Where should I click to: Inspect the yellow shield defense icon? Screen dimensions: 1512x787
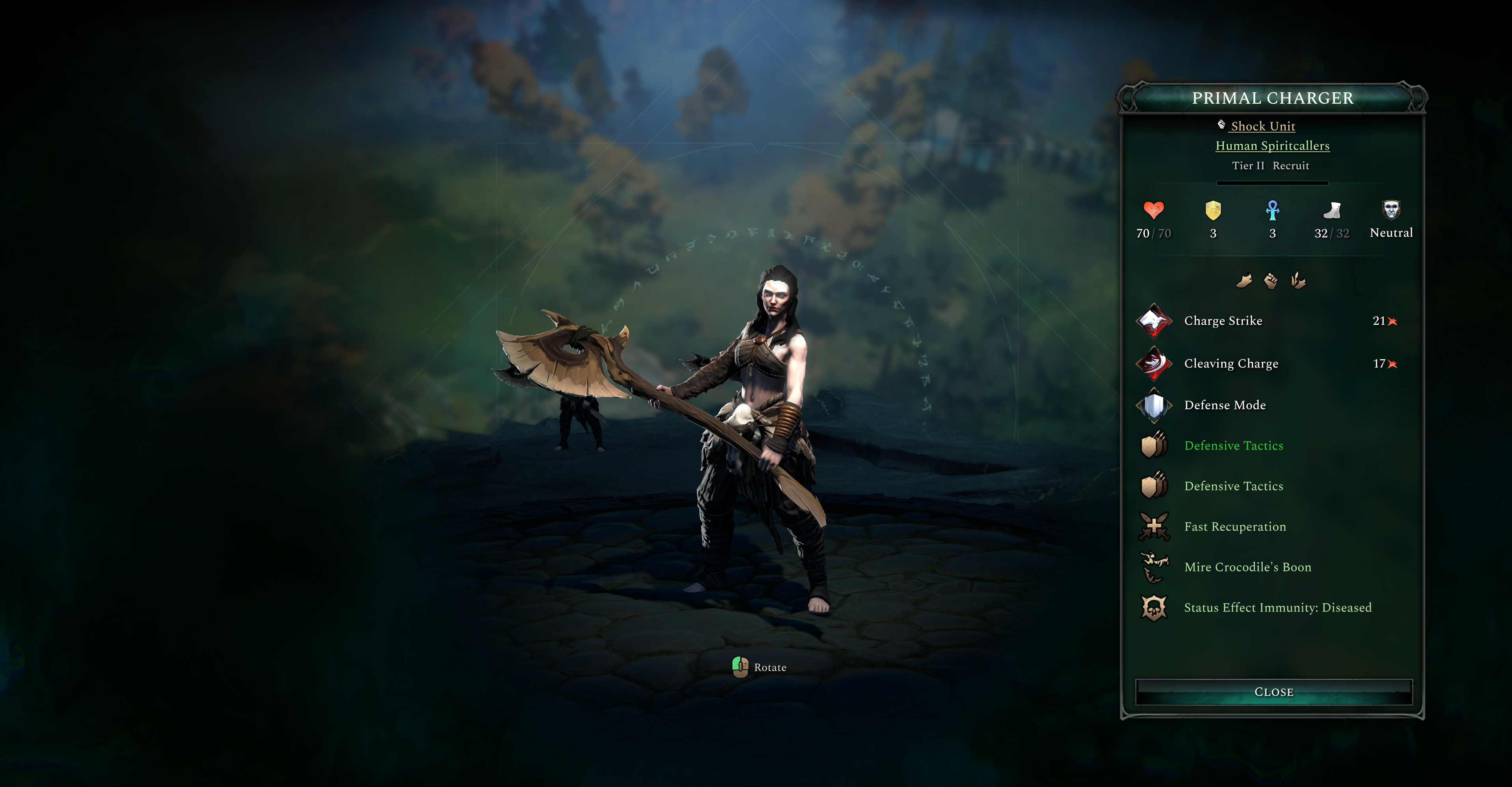[1213, 210]
